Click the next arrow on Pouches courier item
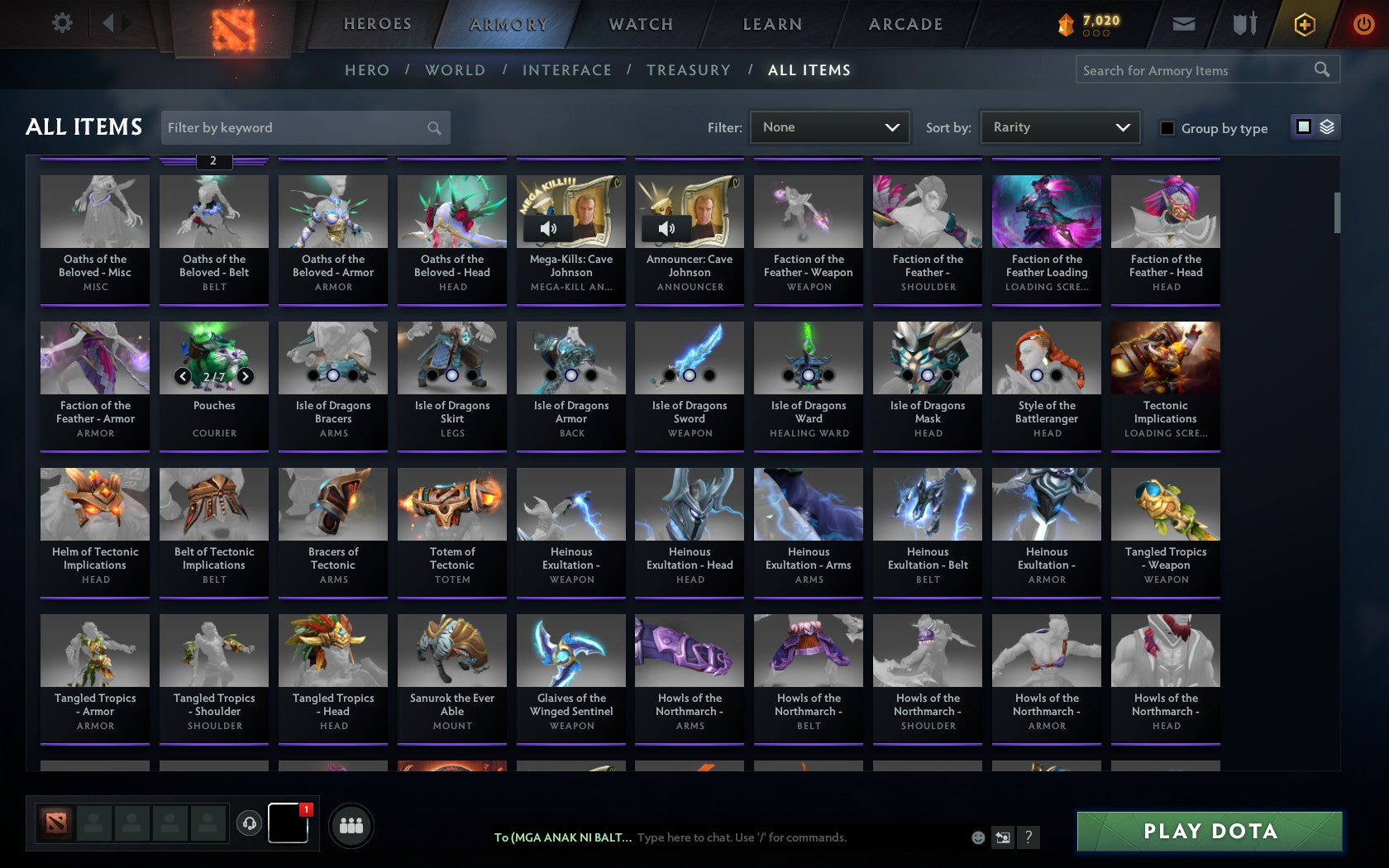1389x868 pixels. click(246, 374)
